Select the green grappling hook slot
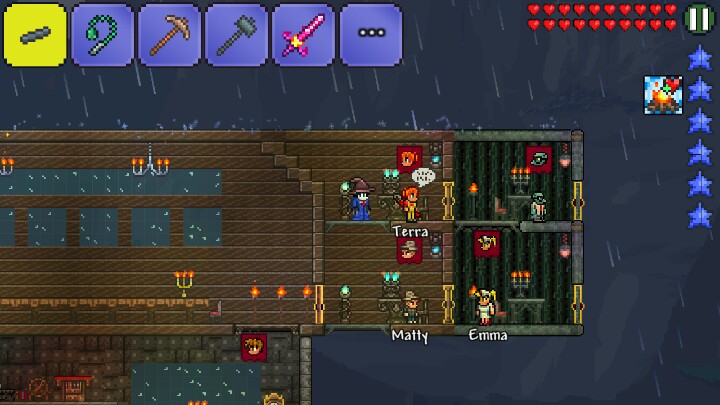The width and height of the screenshot is (720, 405). coord(102,34)
